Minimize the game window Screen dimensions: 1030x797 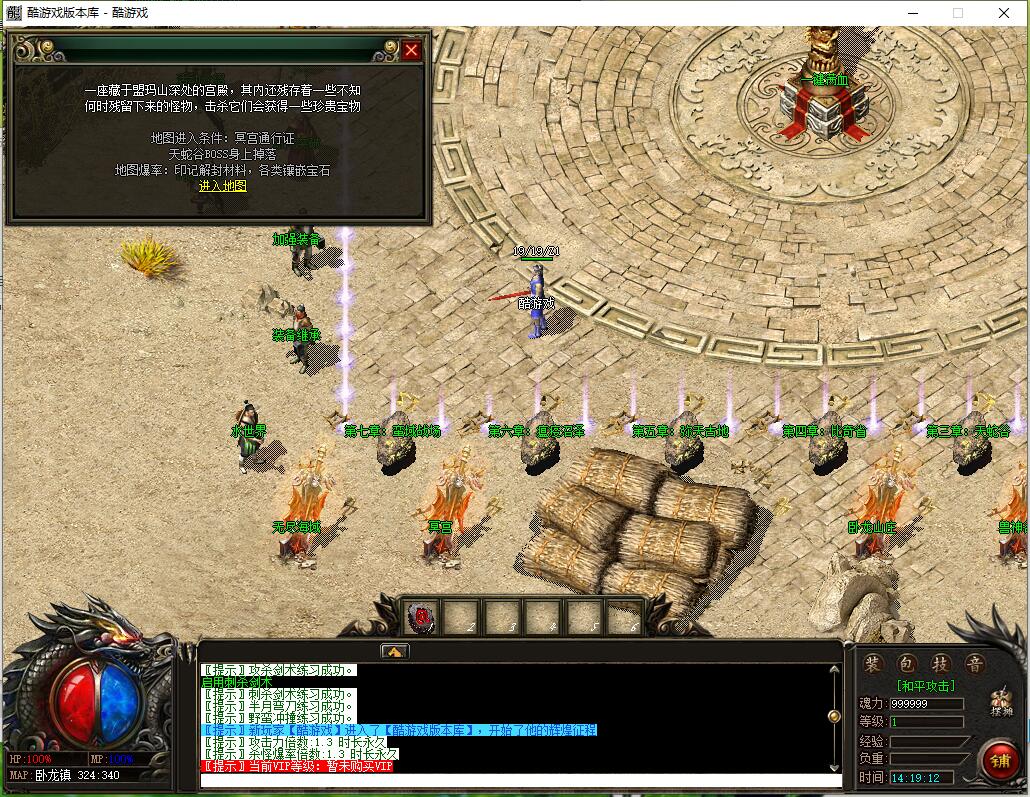(912, 13)
